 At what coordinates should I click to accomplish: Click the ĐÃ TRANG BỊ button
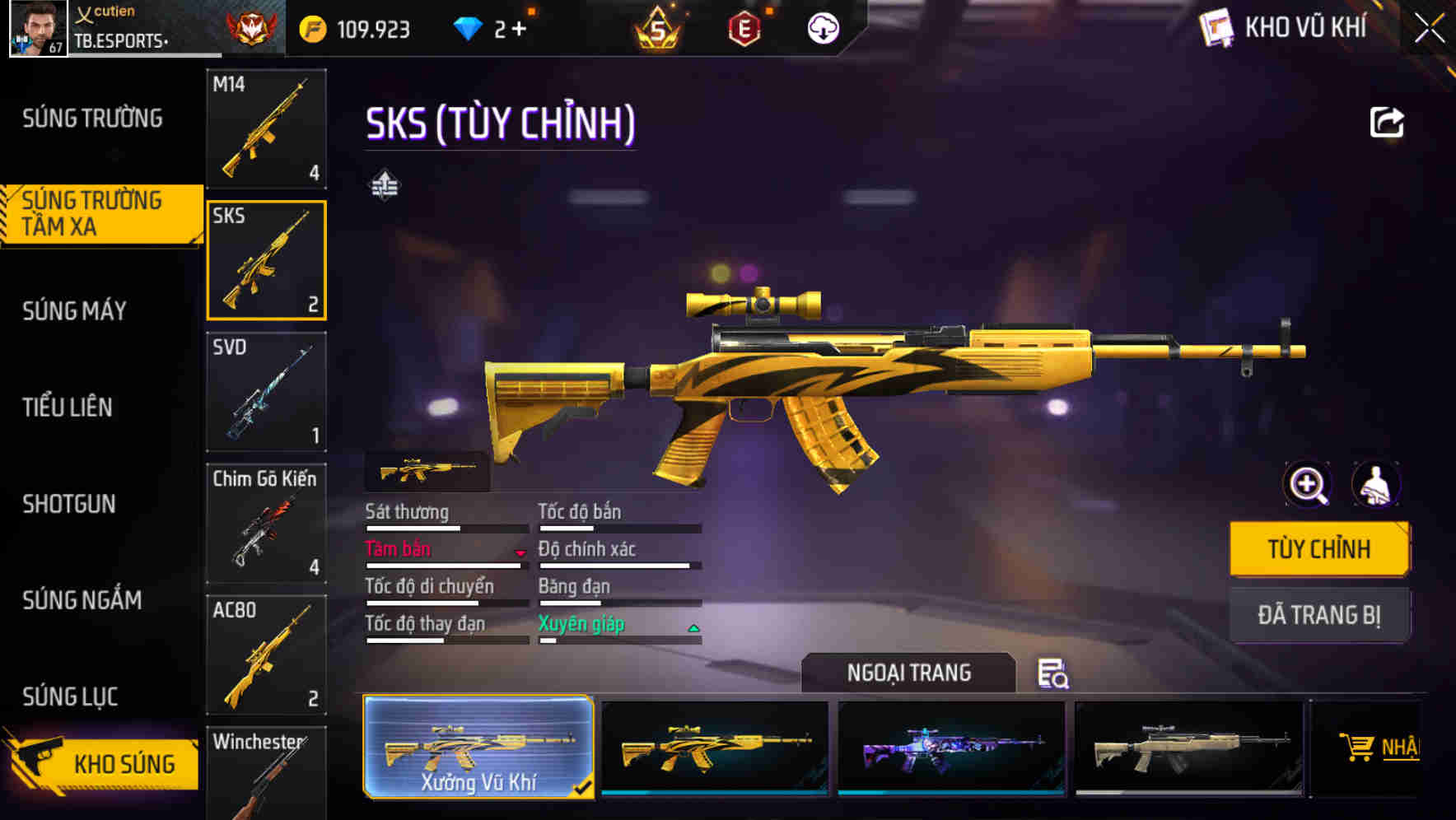[1319, 614]
